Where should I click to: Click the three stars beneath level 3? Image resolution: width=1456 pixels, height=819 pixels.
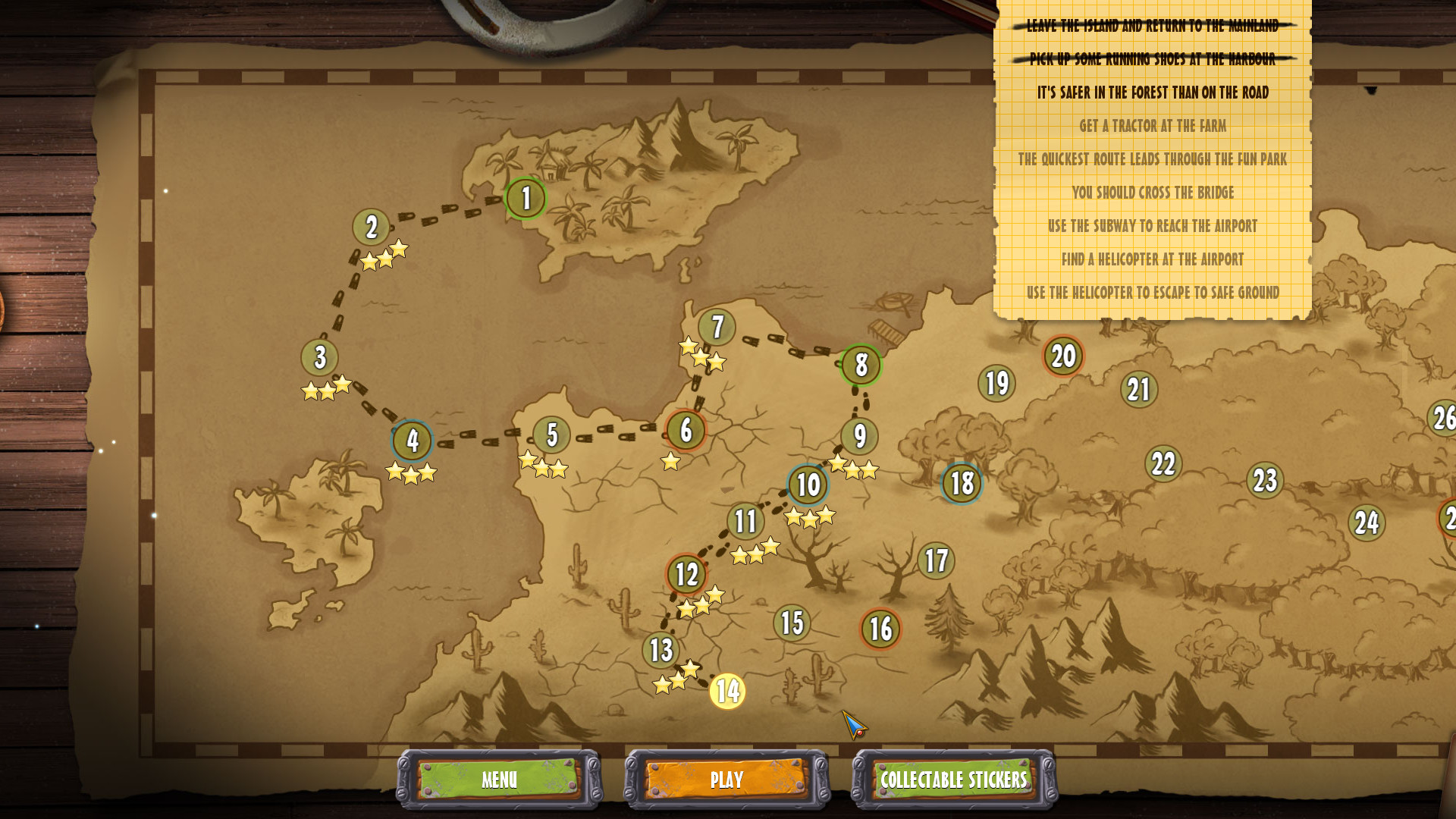326,389
